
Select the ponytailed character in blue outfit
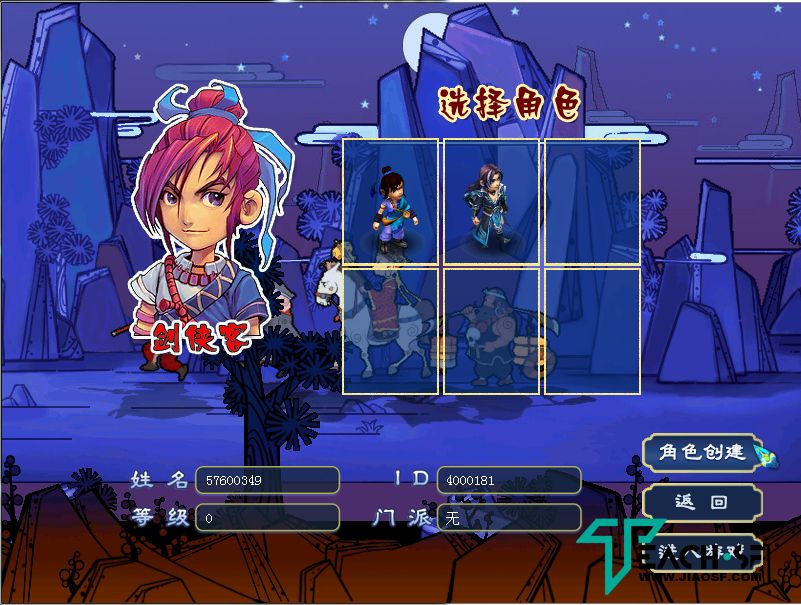[391, 202]
